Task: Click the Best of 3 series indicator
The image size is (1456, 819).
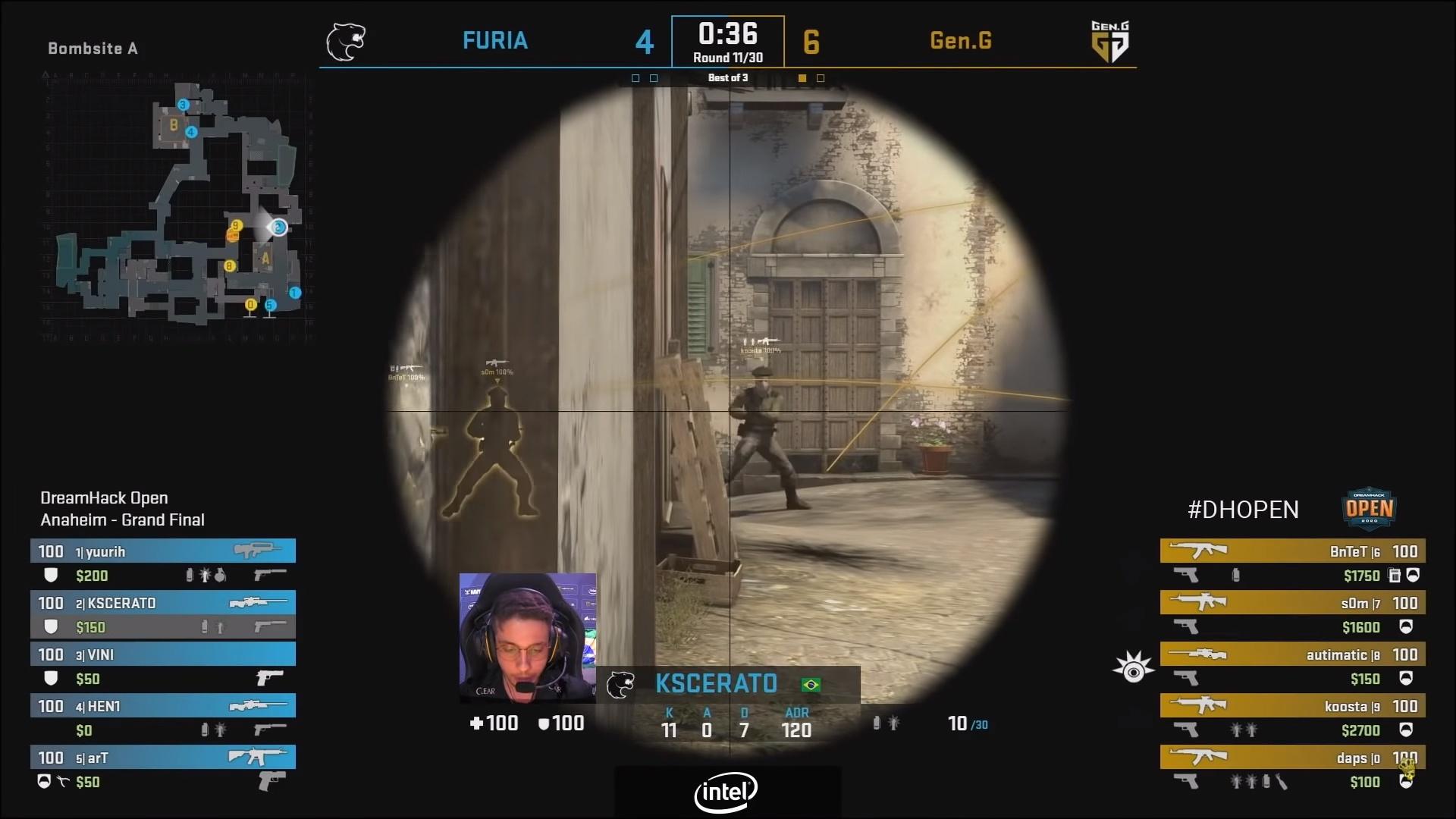Action: click(727, 77)
